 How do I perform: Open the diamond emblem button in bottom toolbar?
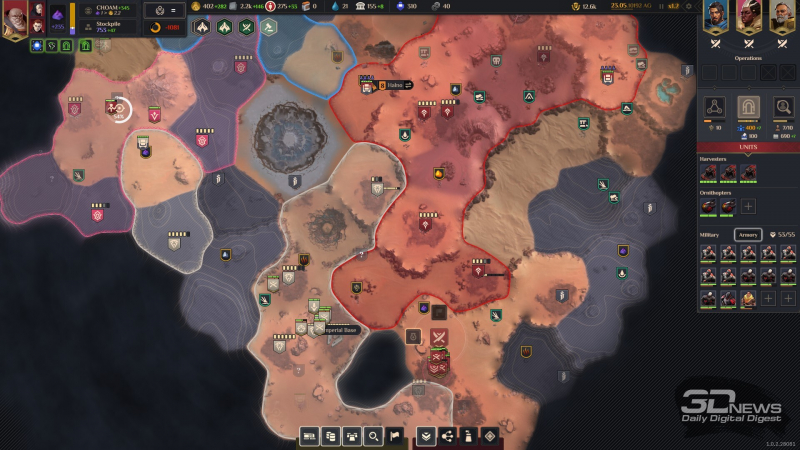tap(489, 436)
